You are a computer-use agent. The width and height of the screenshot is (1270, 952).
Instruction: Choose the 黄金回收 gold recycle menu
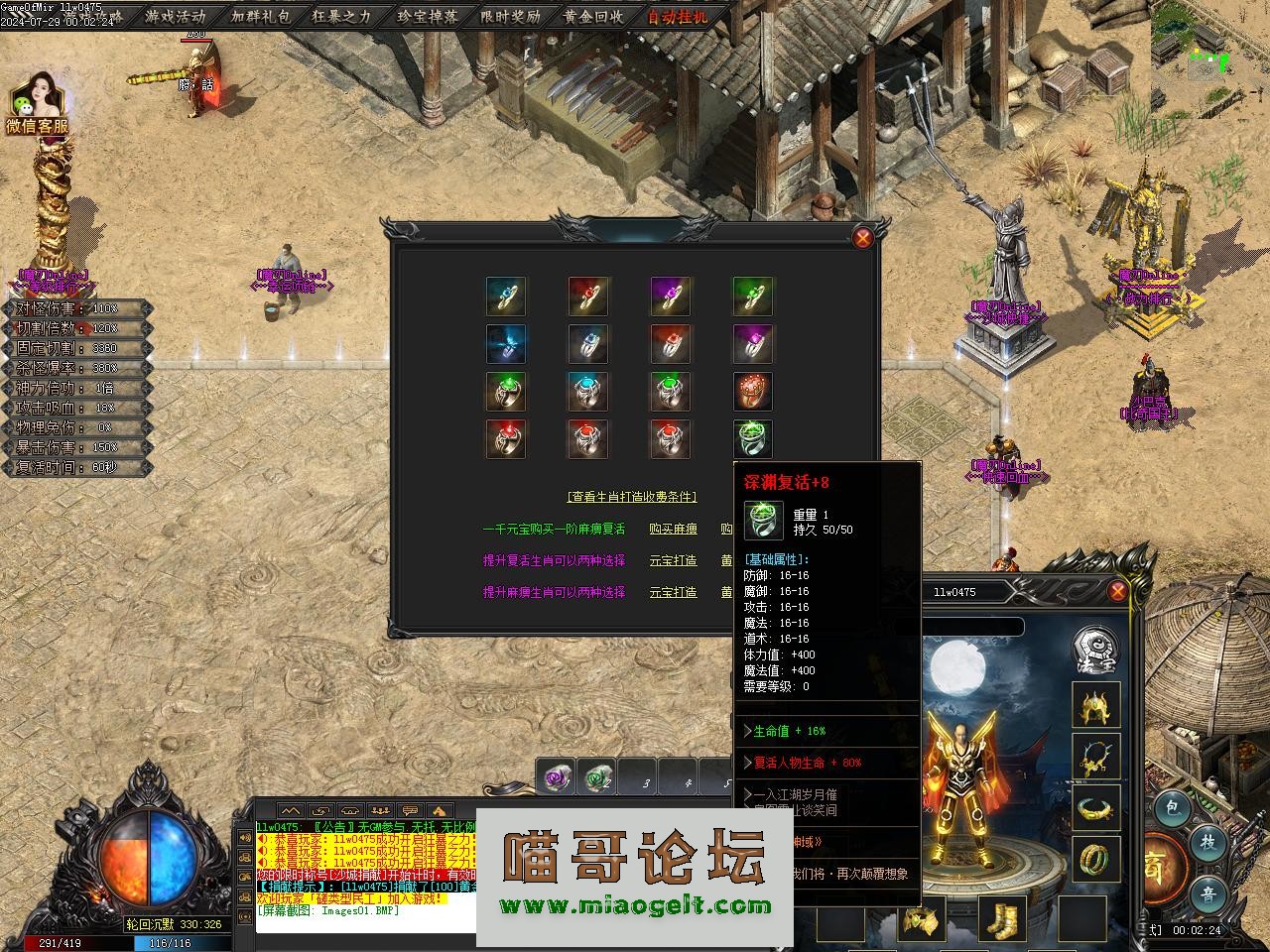point(592,16)
